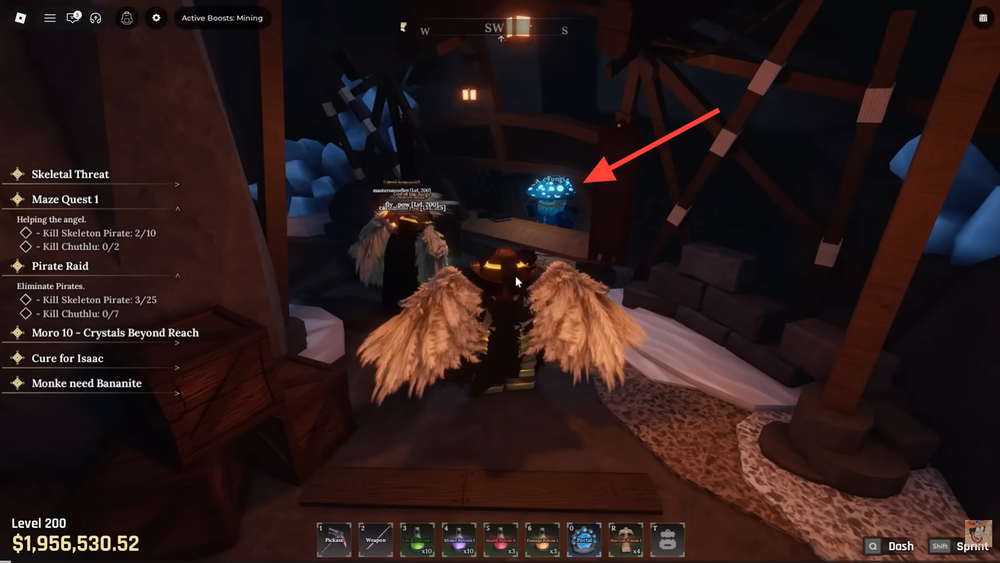This screenshot has width=1000, height=563.
Task: Open the hamburger menu in the top bar
Action: pos(49,18)
